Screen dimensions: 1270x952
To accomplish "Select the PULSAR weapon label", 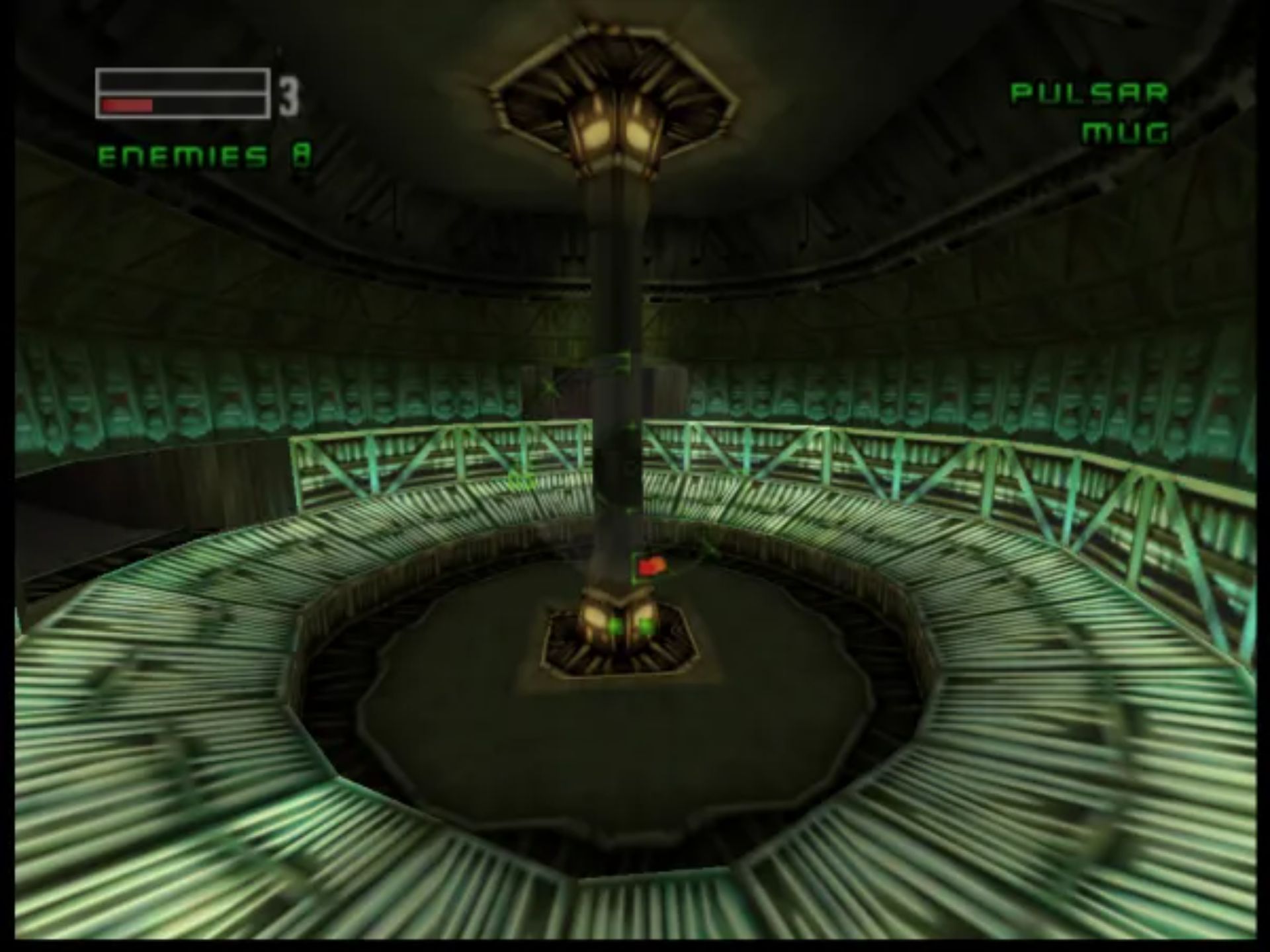I will pyautogui.click(x=1089, y=93).
